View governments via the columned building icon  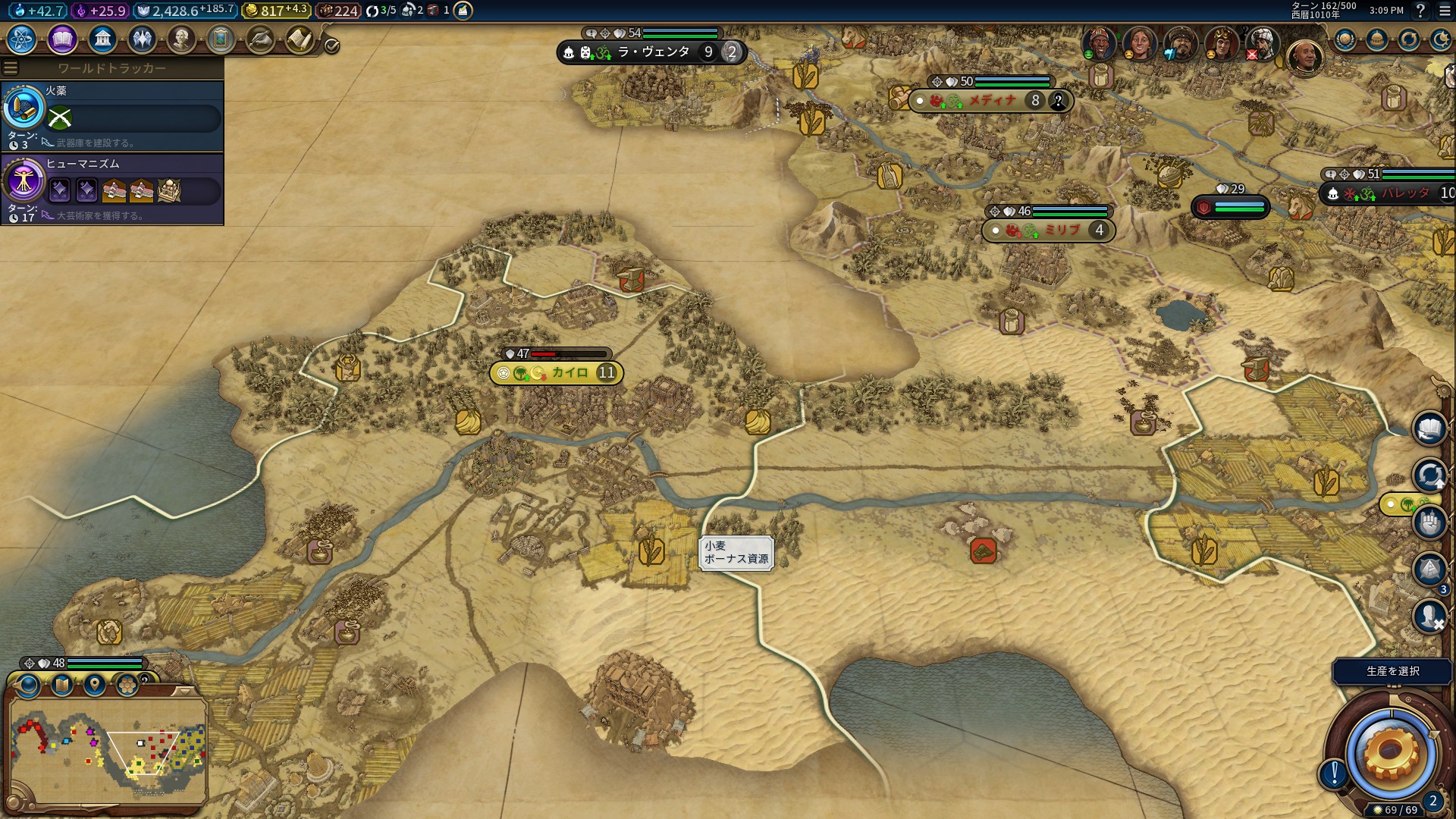pyautogui.click(x=102, y=39)
